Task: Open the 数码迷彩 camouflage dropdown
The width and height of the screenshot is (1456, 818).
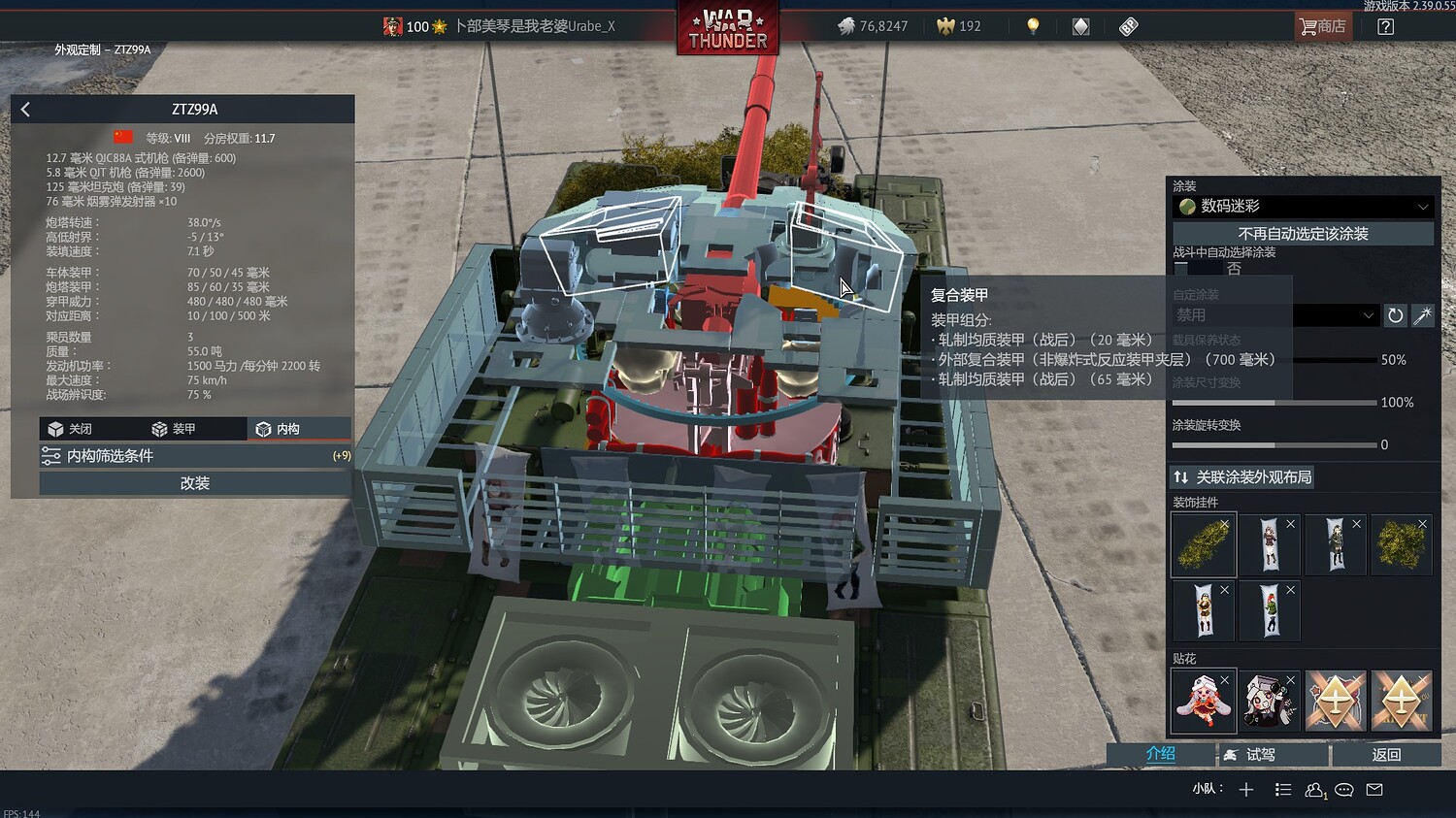Action: (x=1302, y=207)
